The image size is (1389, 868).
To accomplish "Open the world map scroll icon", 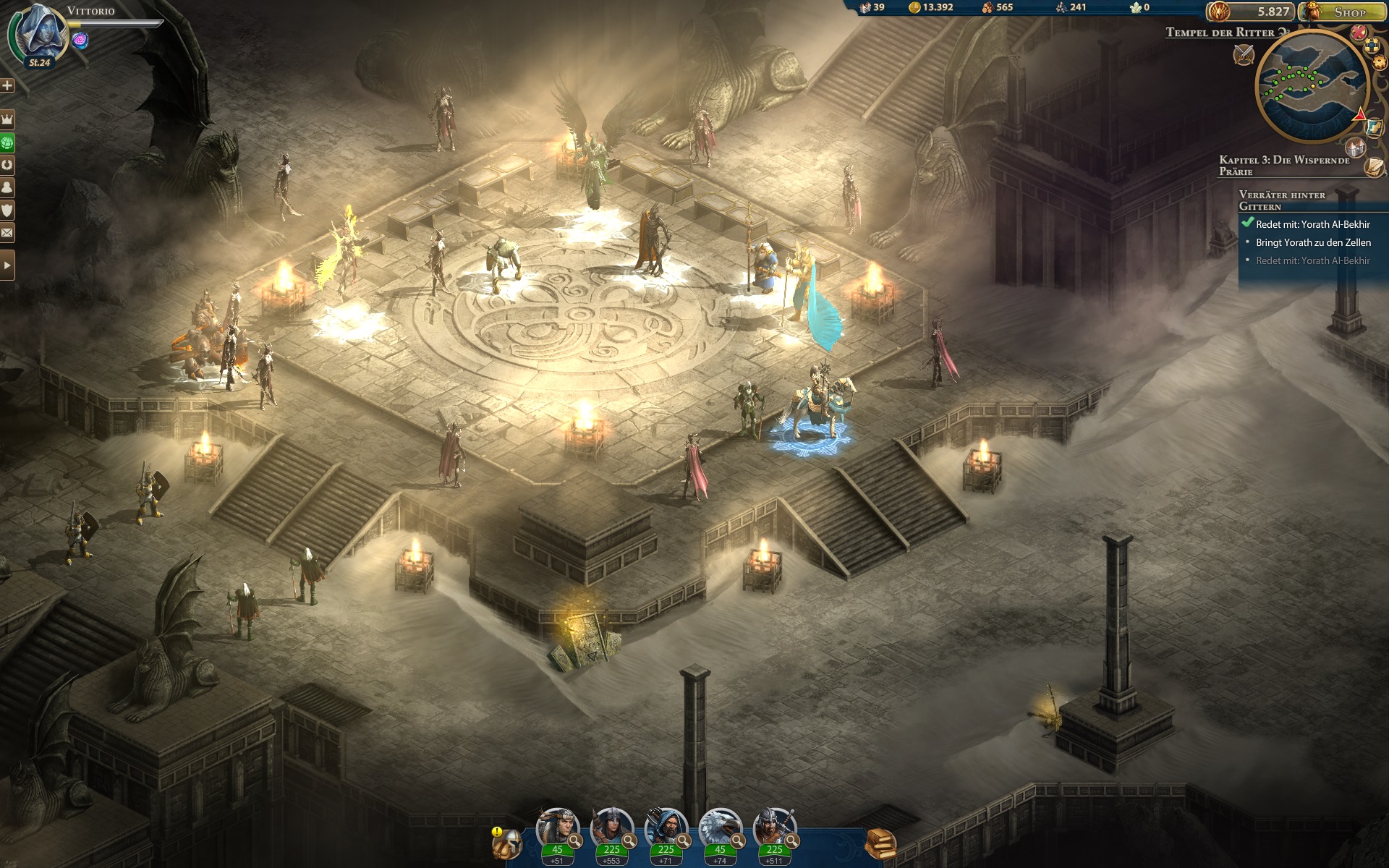I will point(1375,128).
